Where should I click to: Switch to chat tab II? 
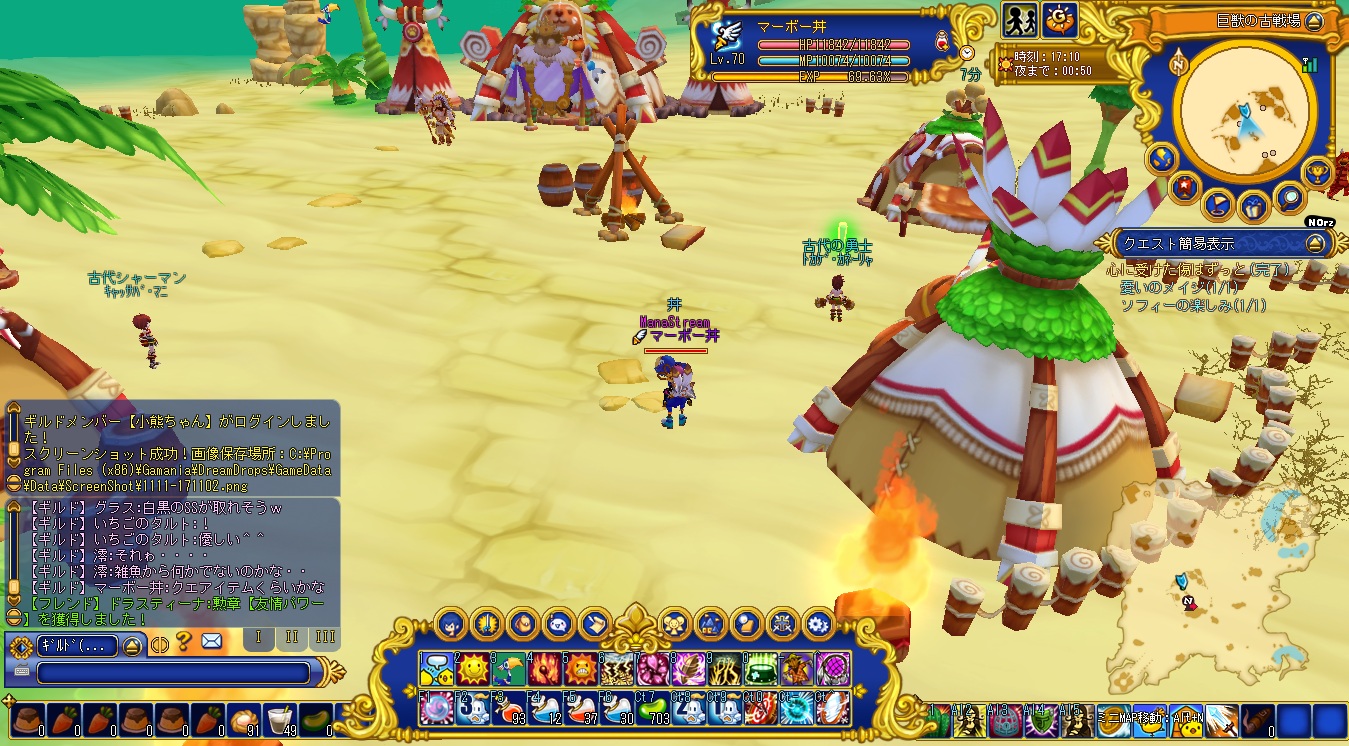click(x=292, y=637)
